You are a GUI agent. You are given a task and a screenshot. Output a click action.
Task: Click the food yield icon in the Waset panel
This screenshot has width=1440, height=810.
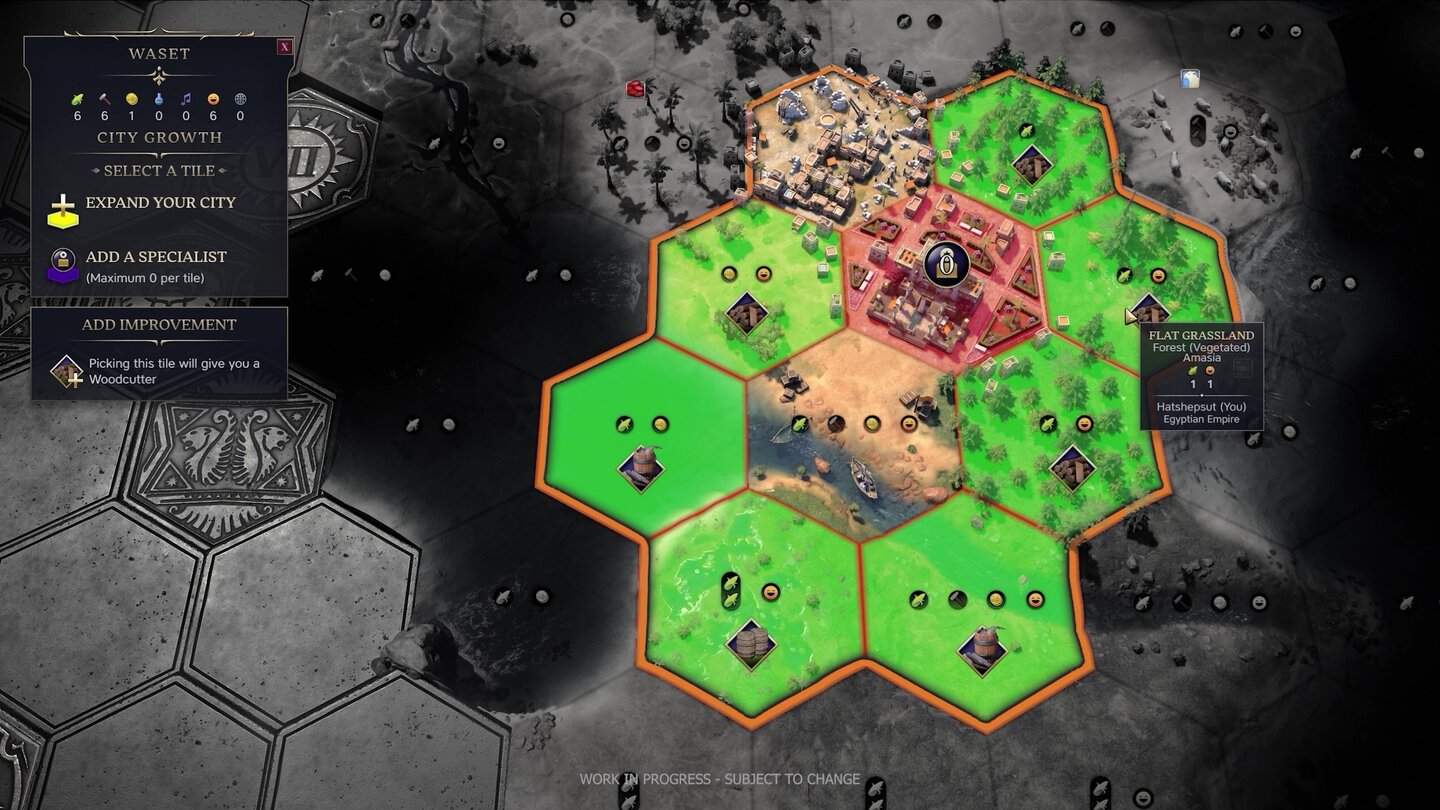click(79, 100)
